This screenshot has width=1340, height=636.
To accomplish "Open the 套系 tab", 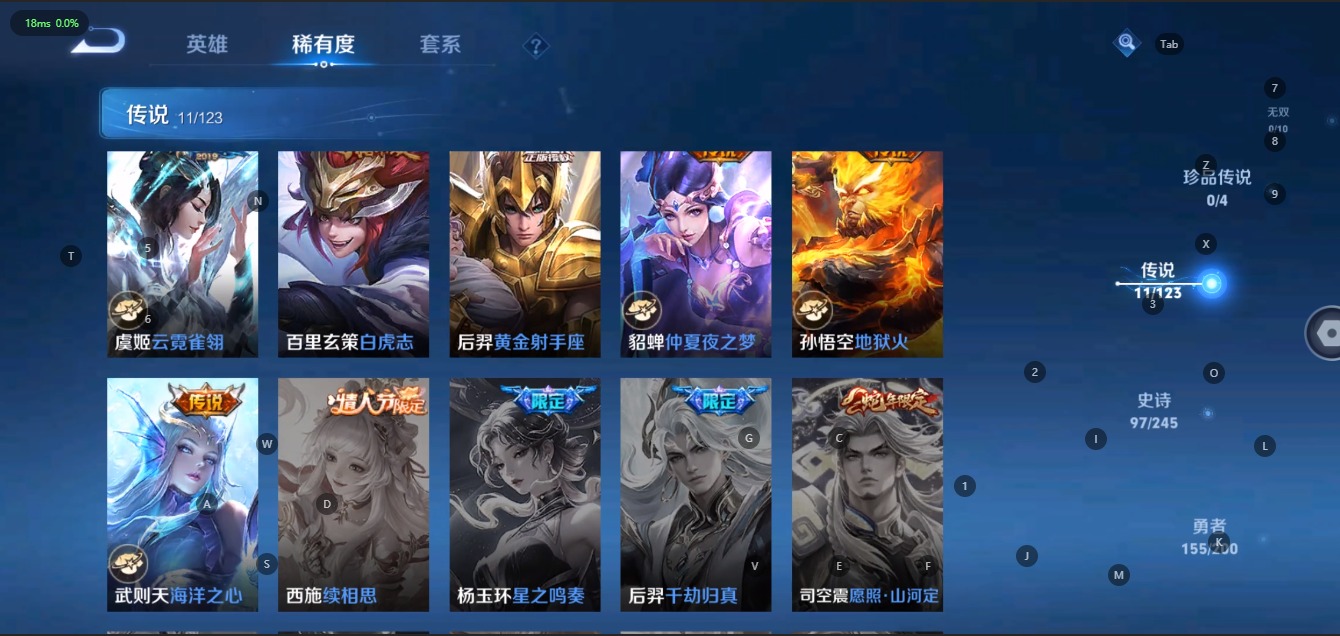I will (440, 44).
